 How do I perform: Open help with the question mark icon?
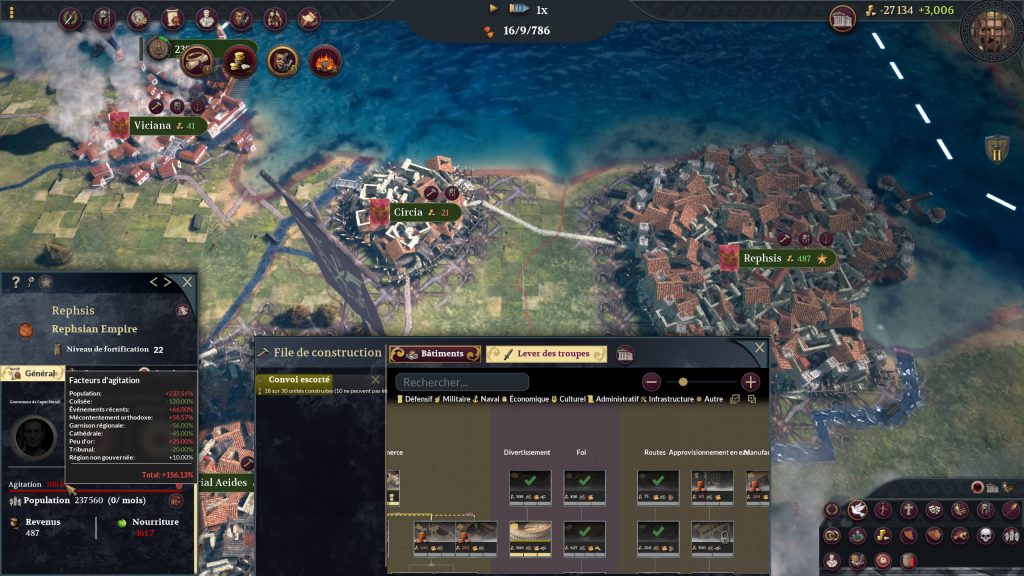pos(16,283)
